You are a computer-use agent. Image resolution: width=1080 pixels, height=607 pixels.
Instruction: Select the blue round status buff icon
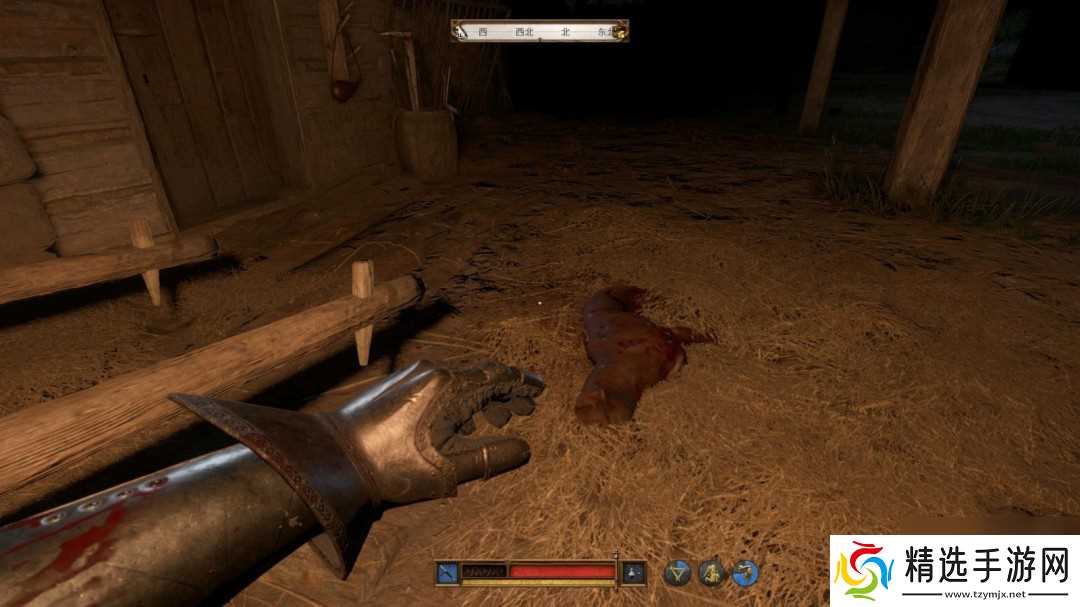click(x=745, y=573)
